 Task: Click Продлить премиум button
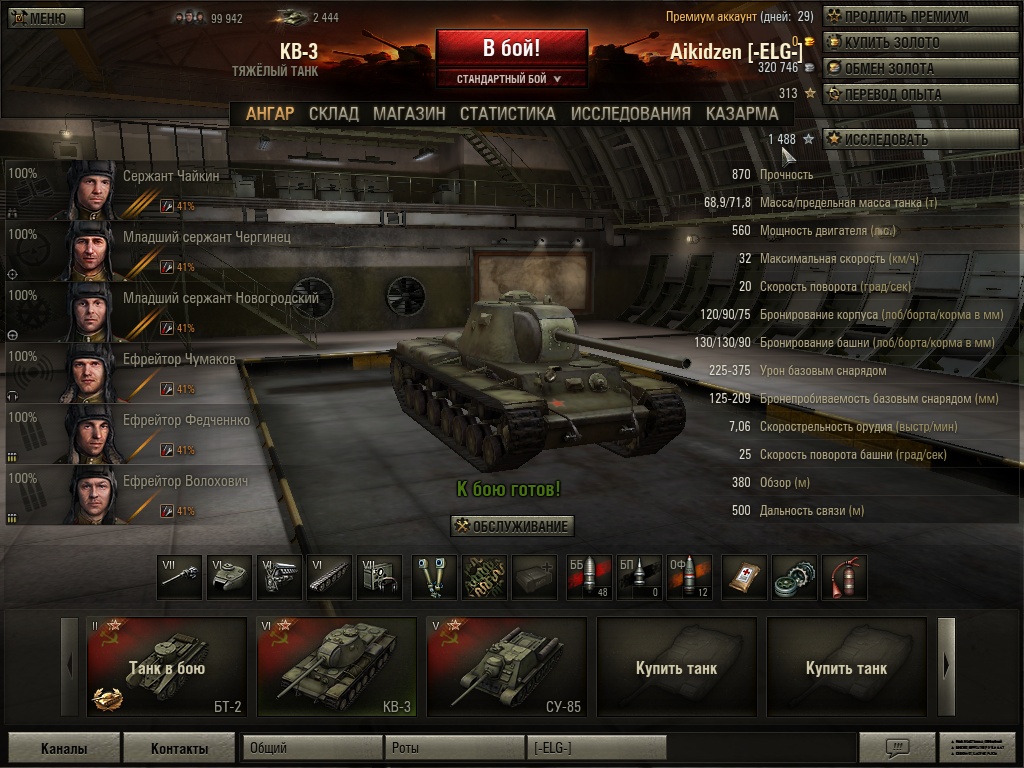click(x=906, y=17)
